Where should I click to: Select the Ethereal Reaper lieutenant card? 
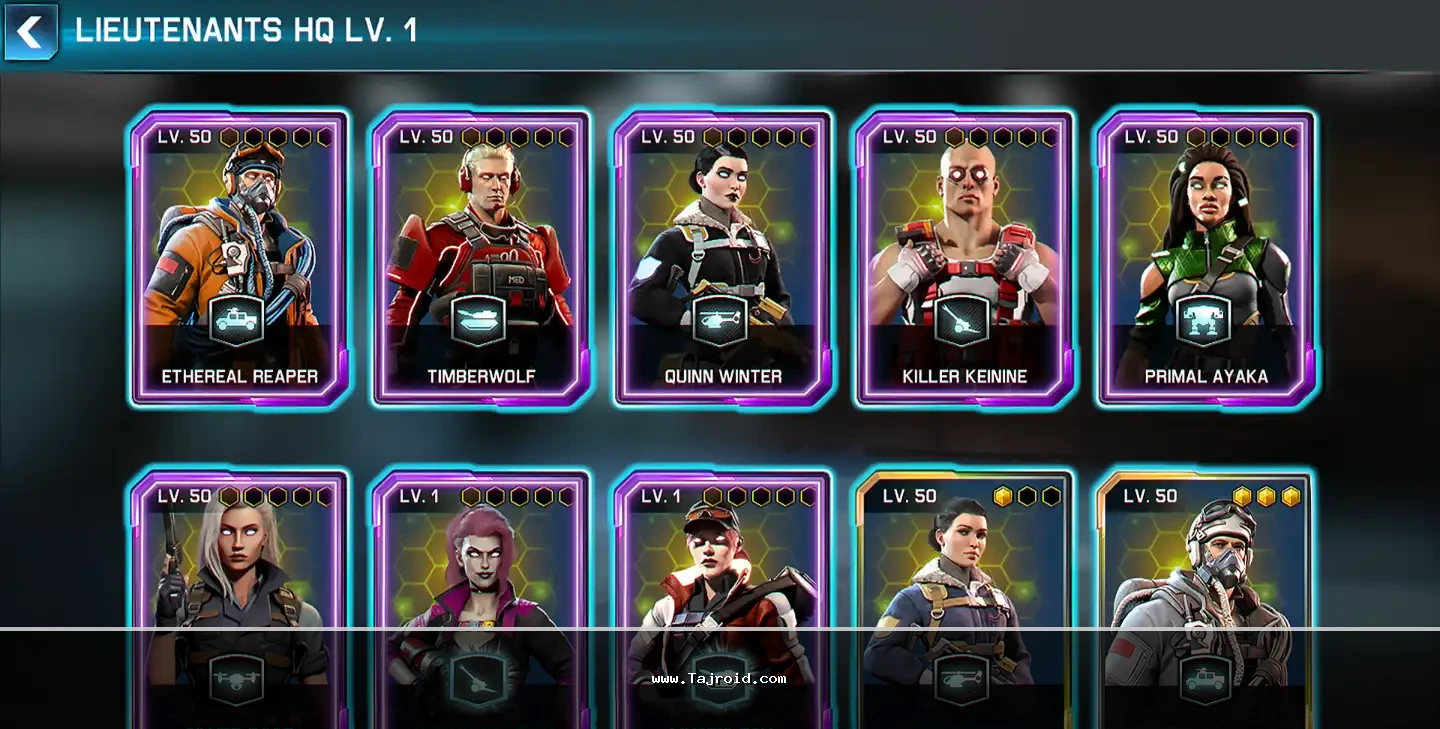click(x=240, y=258)
